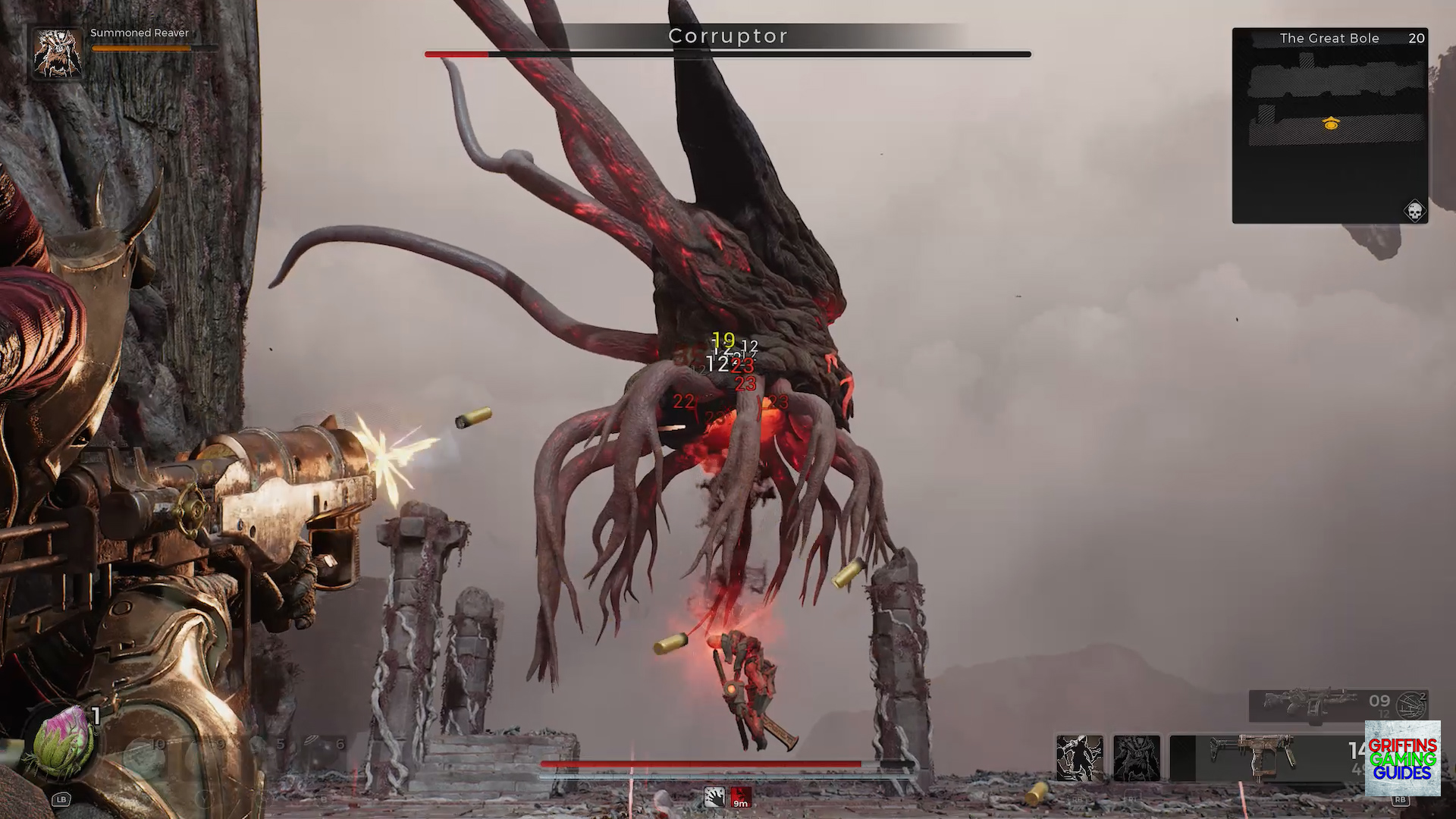The image size is (1456, 819).
Task: Expand the boss health bar display
Action: click(726, 54)
